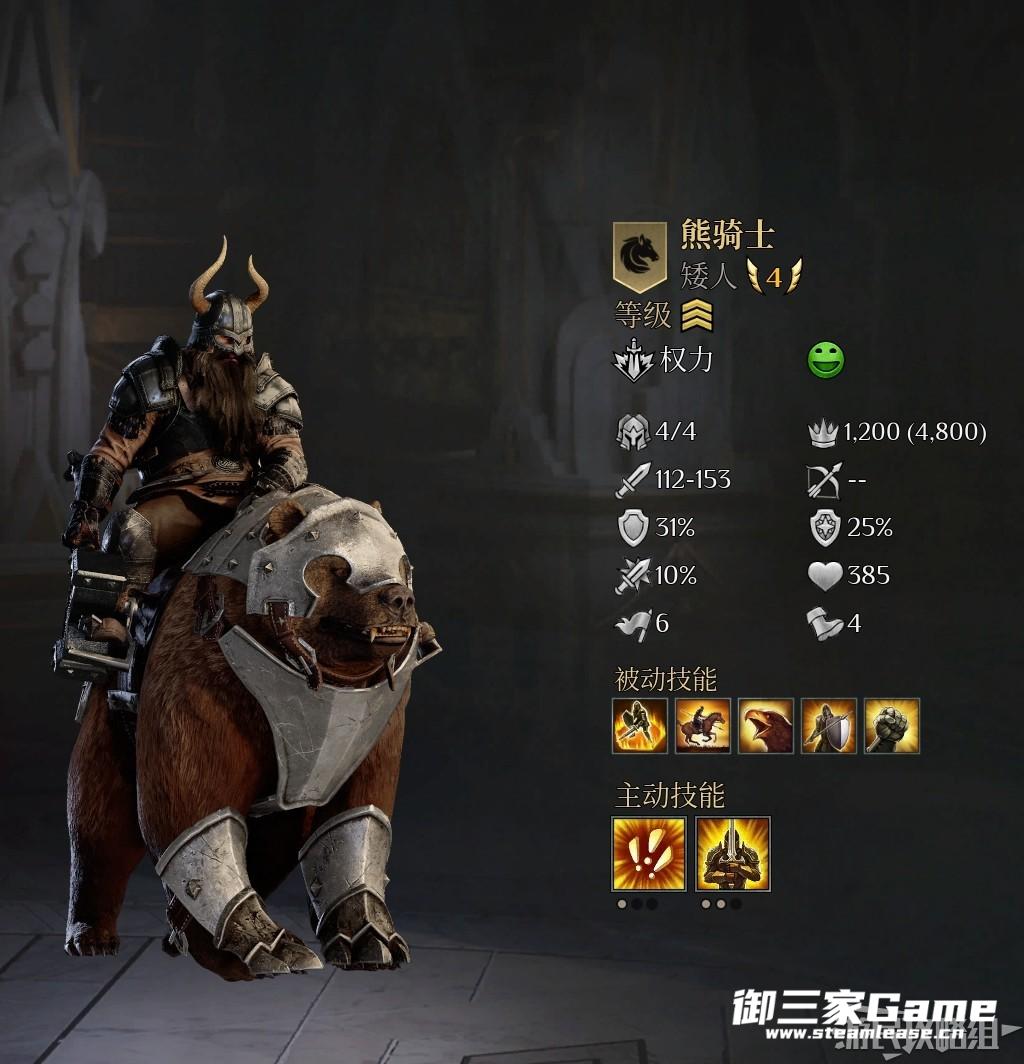Screen dimensions: 1024x1064
Task: Select the horse head unit type badge
Action: pyautogui.click(x=639, y=256)
